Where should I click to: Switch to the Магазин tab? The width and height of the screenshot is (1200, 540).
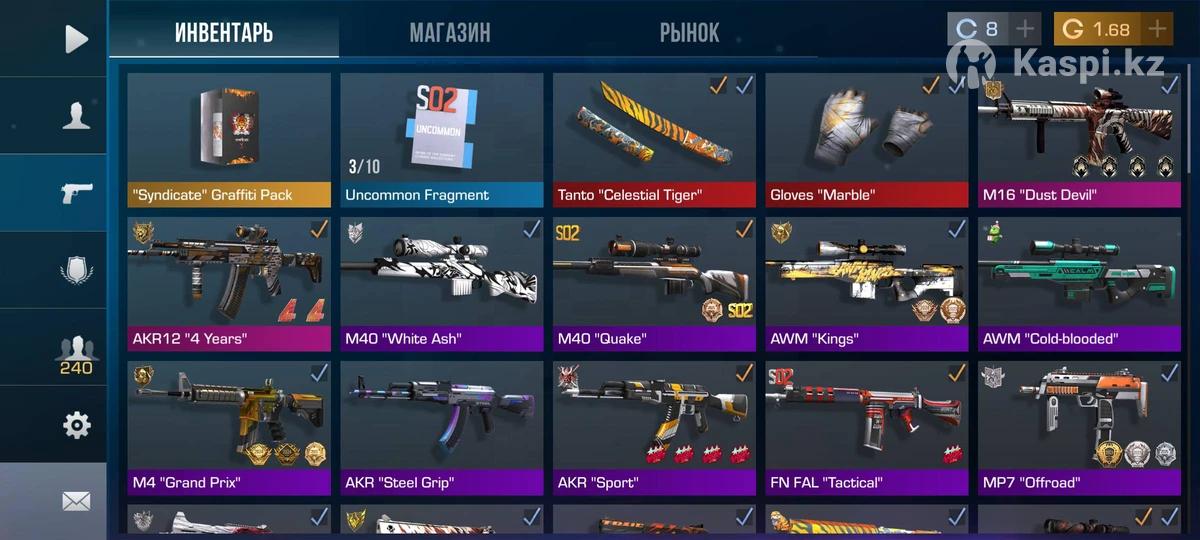(449, 33)
